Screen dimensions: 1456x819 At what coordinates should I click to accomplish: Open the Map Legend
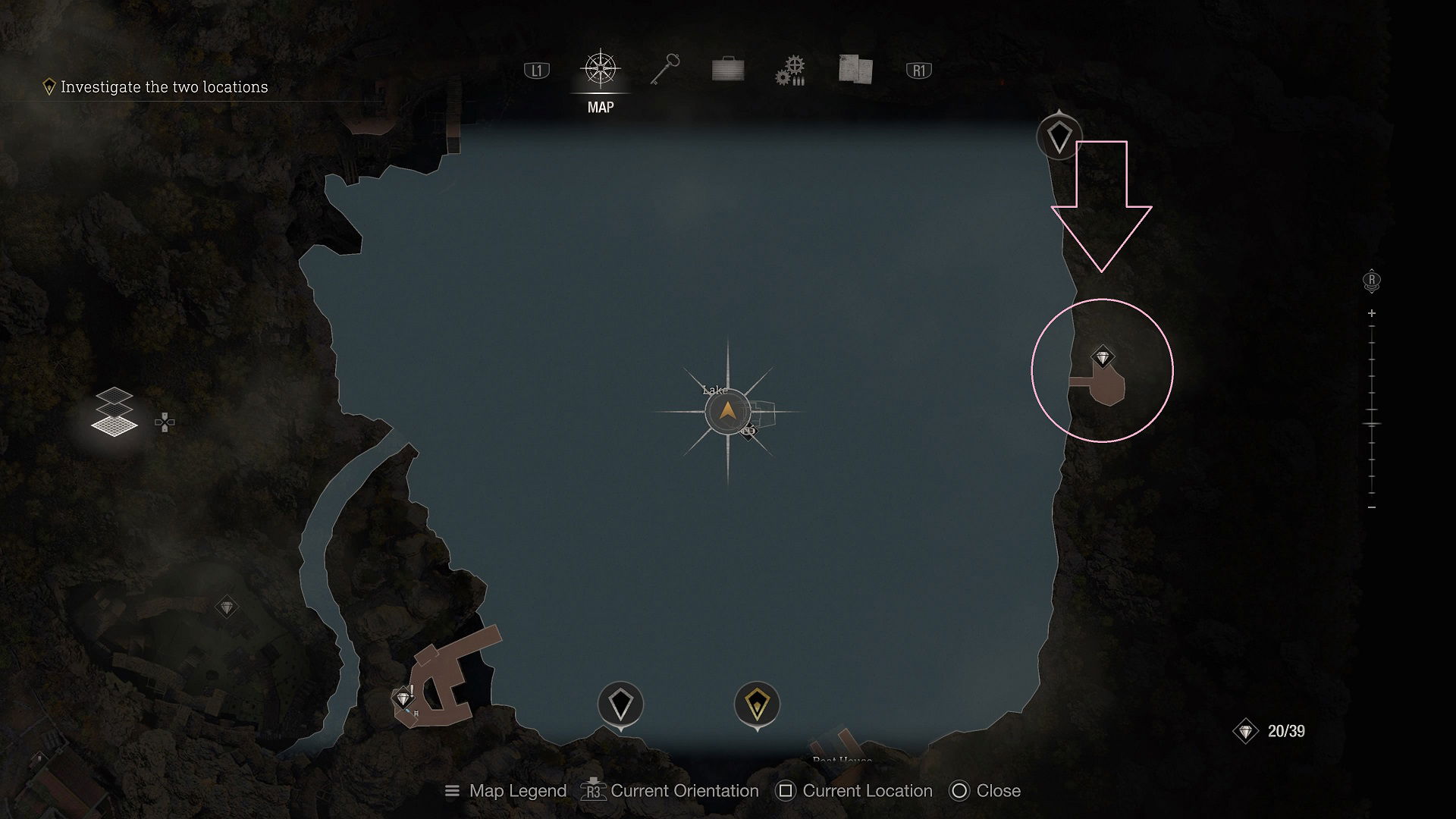(x=506, y=791)
